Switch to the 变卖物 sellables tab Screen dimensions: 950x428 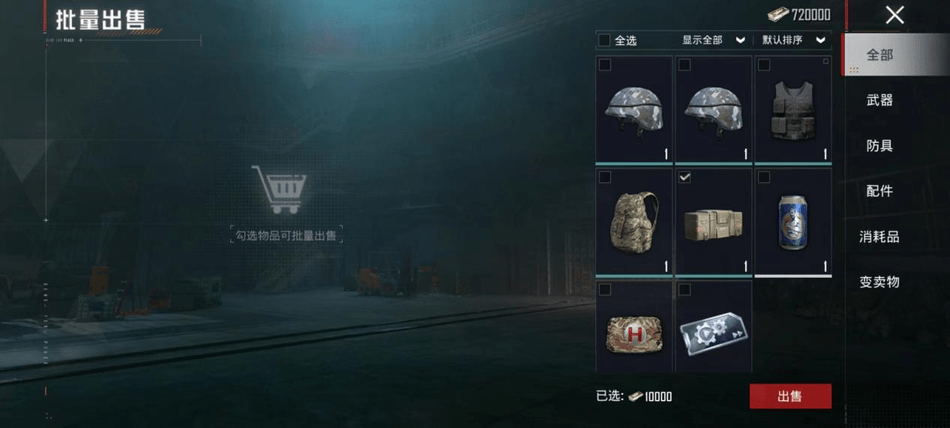tap(879, 282)
